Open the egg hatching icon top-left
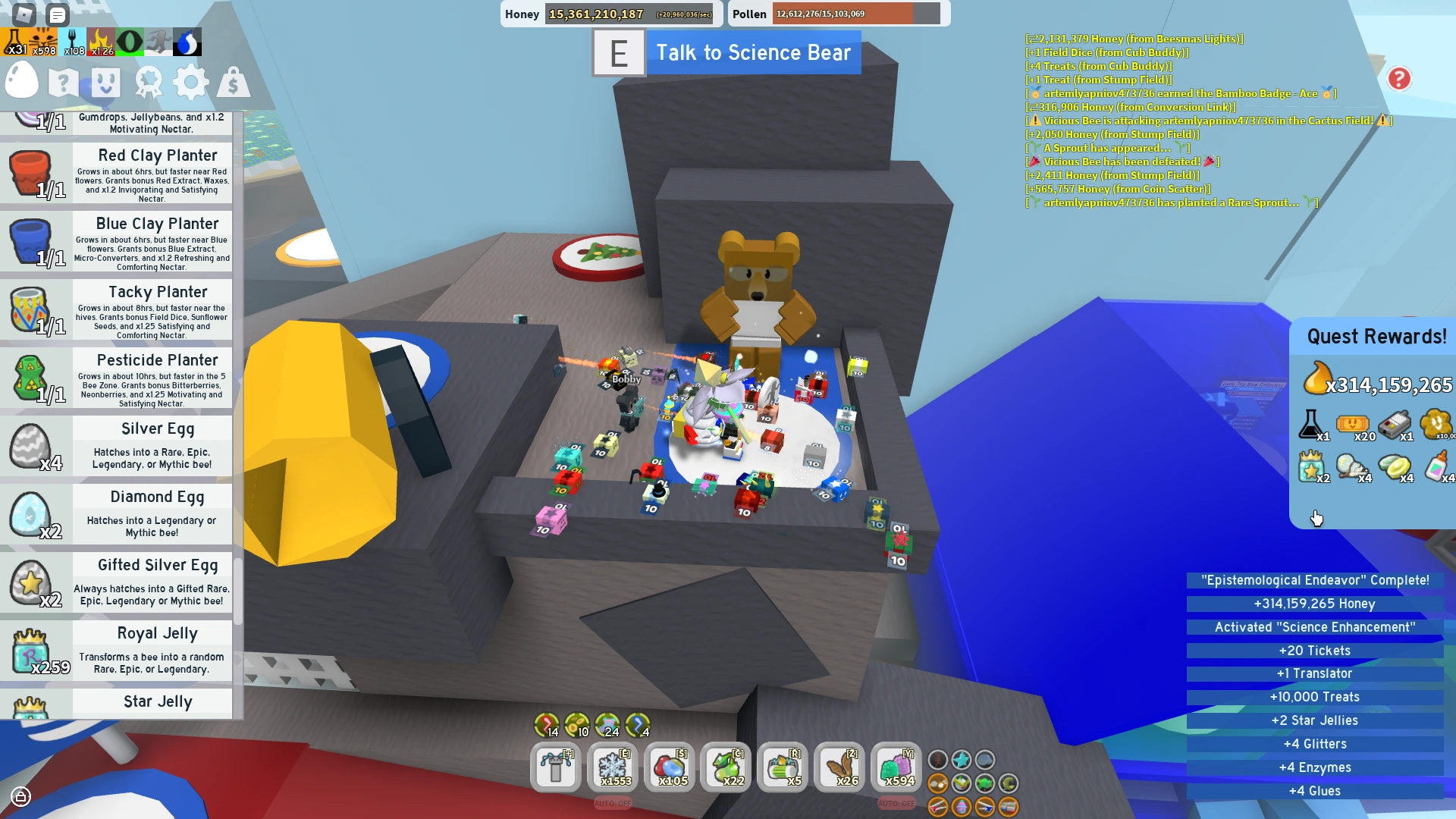 [22, 82]
